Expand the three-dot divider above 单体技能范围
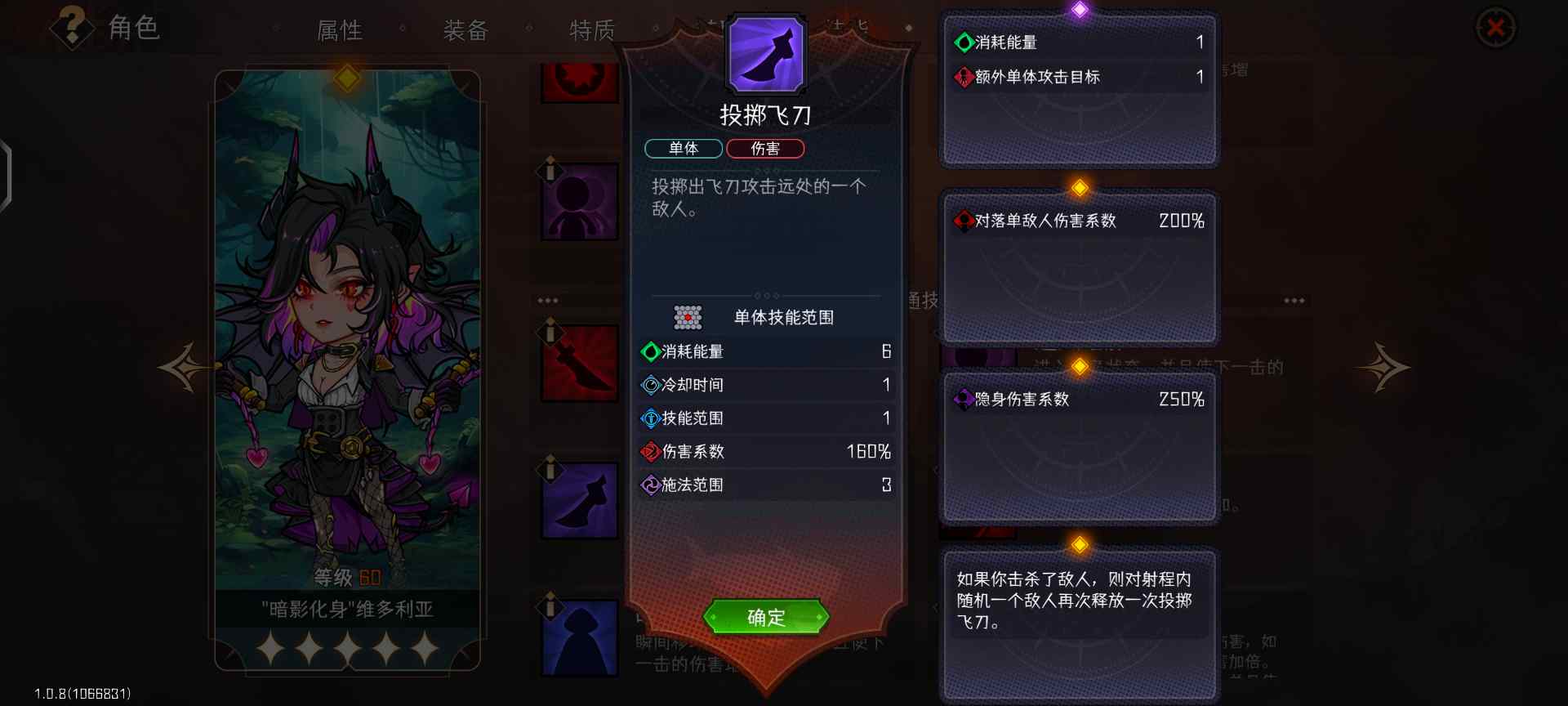Image resolution: width=1568 pixels, height=706 pixels. [765, 296]
